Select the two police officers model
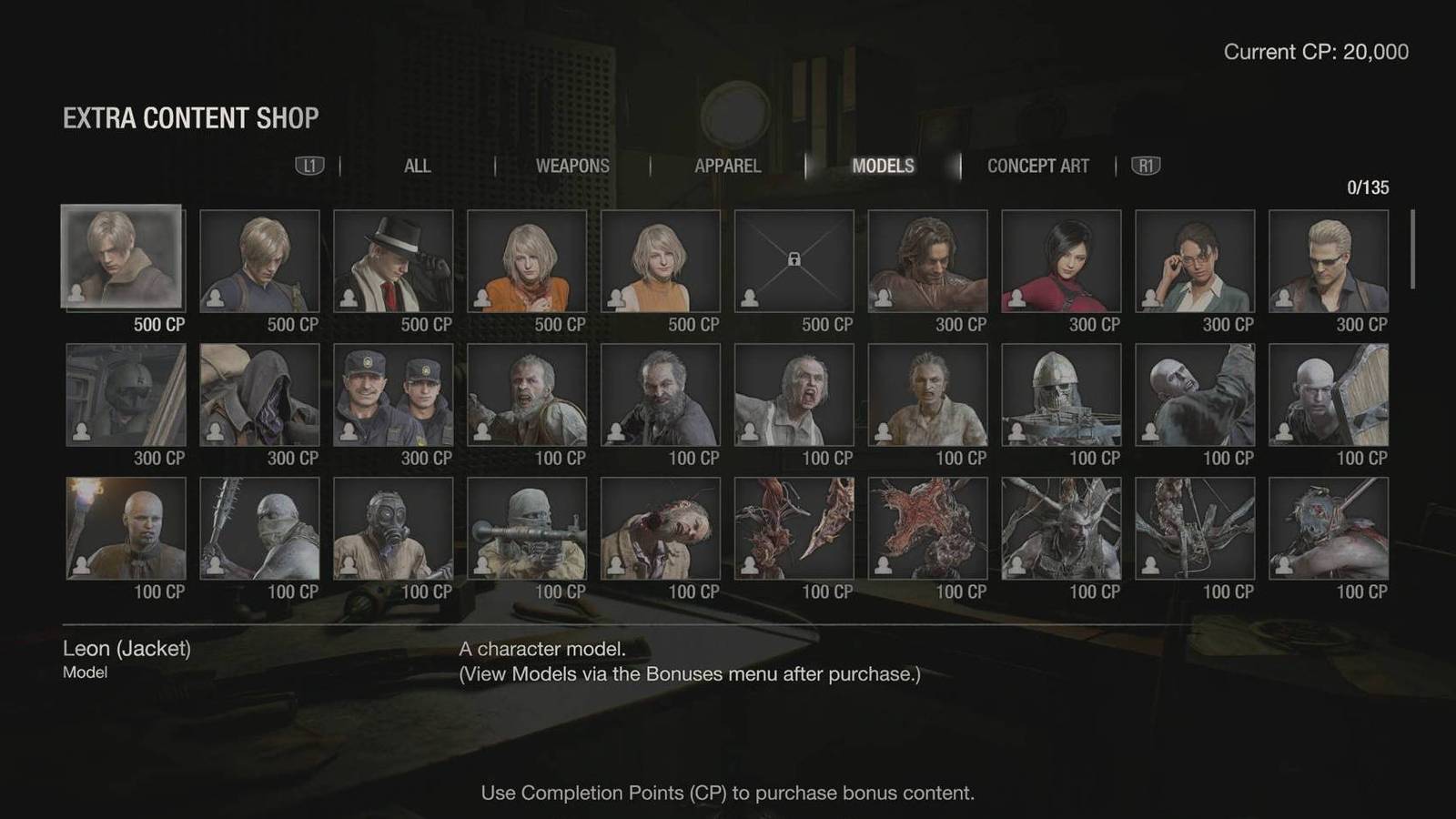Viewport: 1456px width, 819px height. (x=393, y=395)
